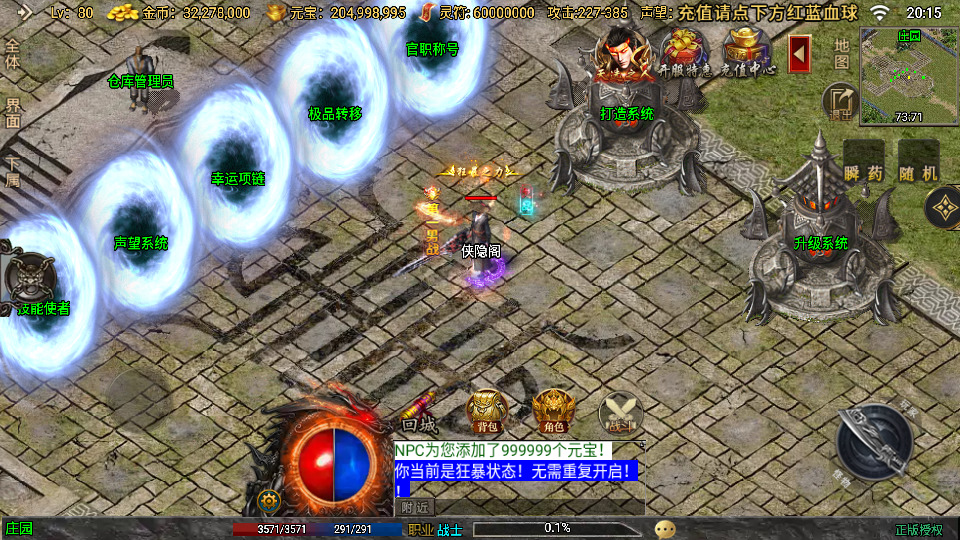Switch chat to the 附近 nearby channel
960x540 pixels.
tap(417, 507)
